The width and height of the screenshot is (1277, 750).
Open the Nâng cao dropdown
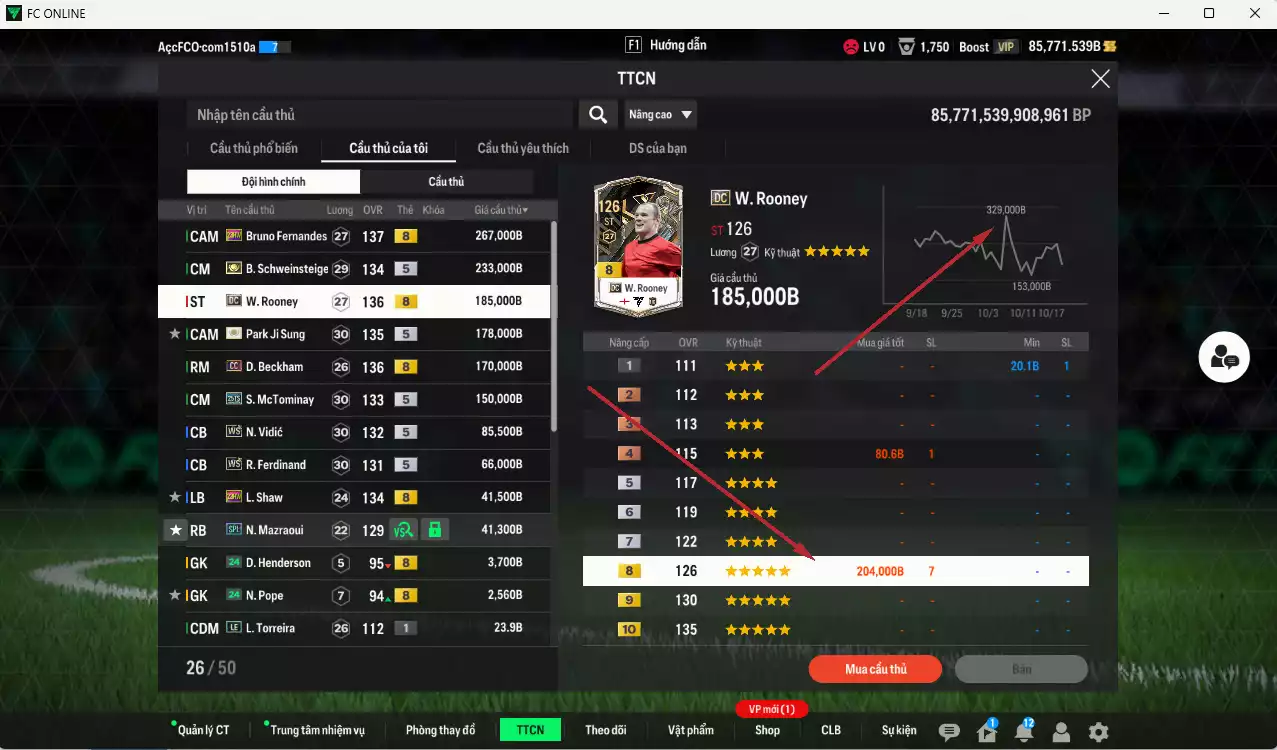click(660, 115)
